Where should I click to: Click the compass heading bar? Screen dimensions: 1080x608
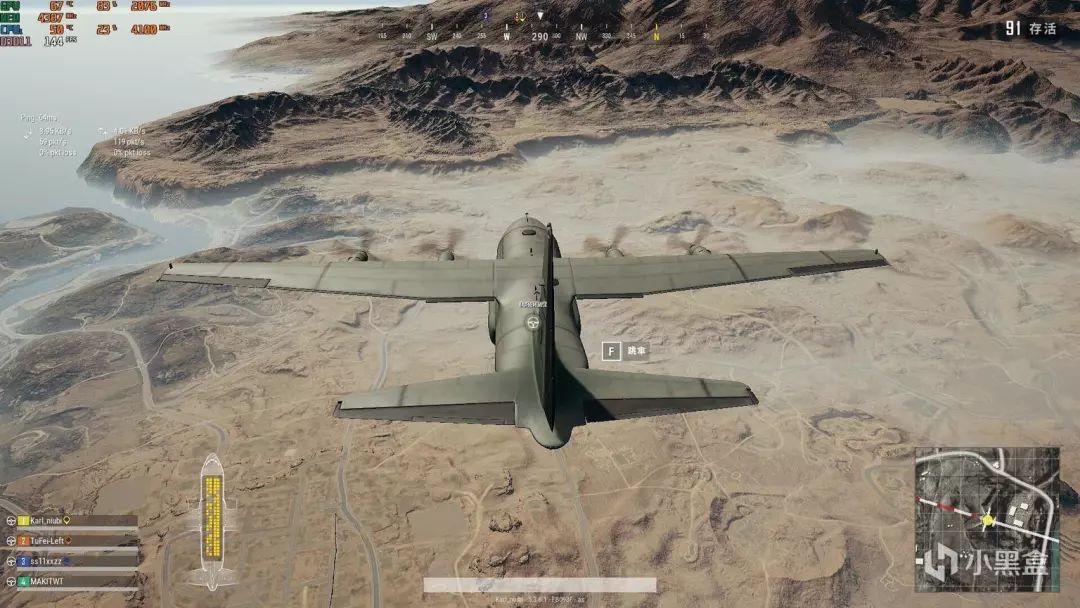point(540,35)
